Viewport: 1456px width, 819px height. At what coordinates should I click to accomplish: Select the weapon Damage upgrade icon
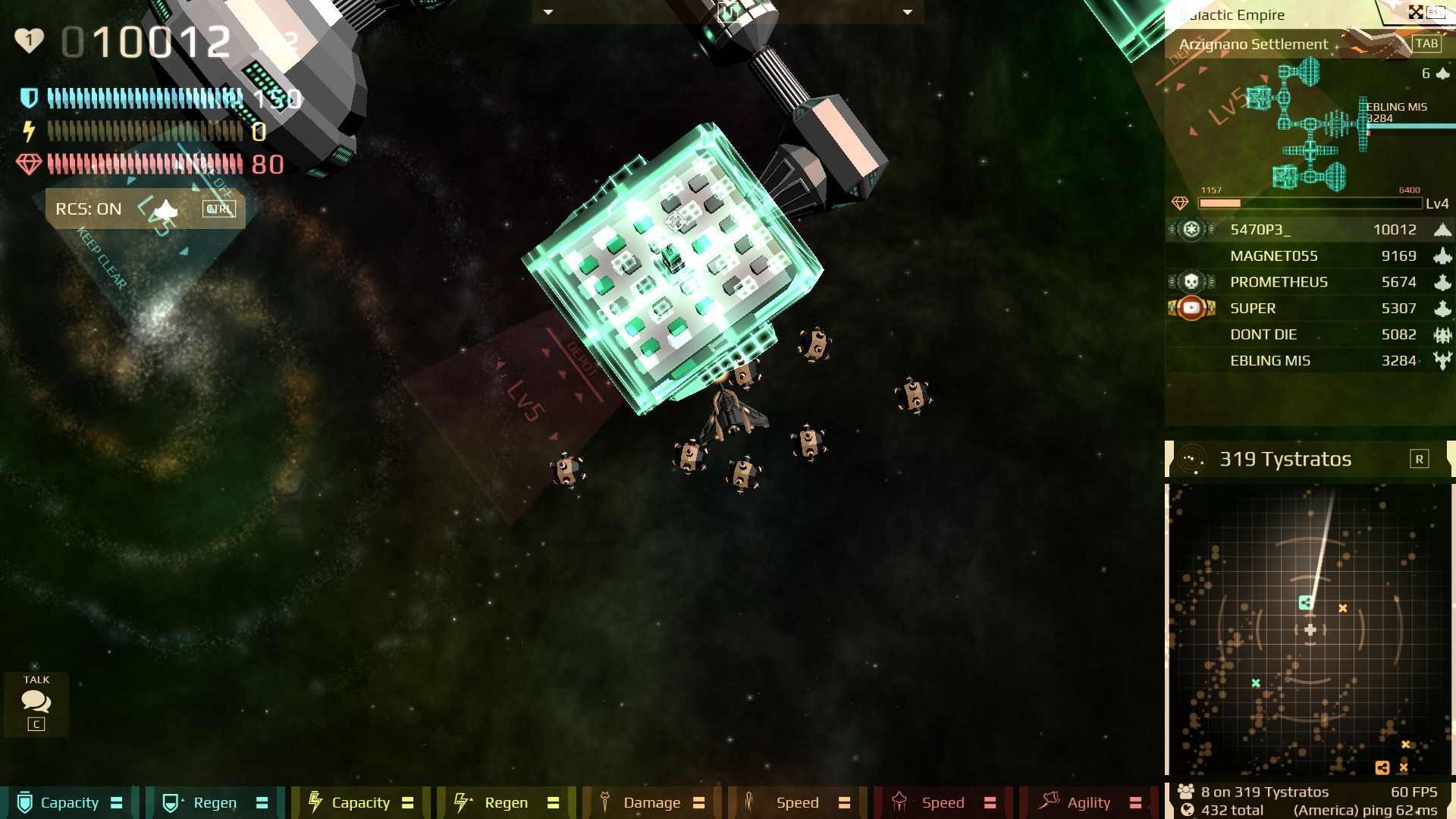coord(606,802)
